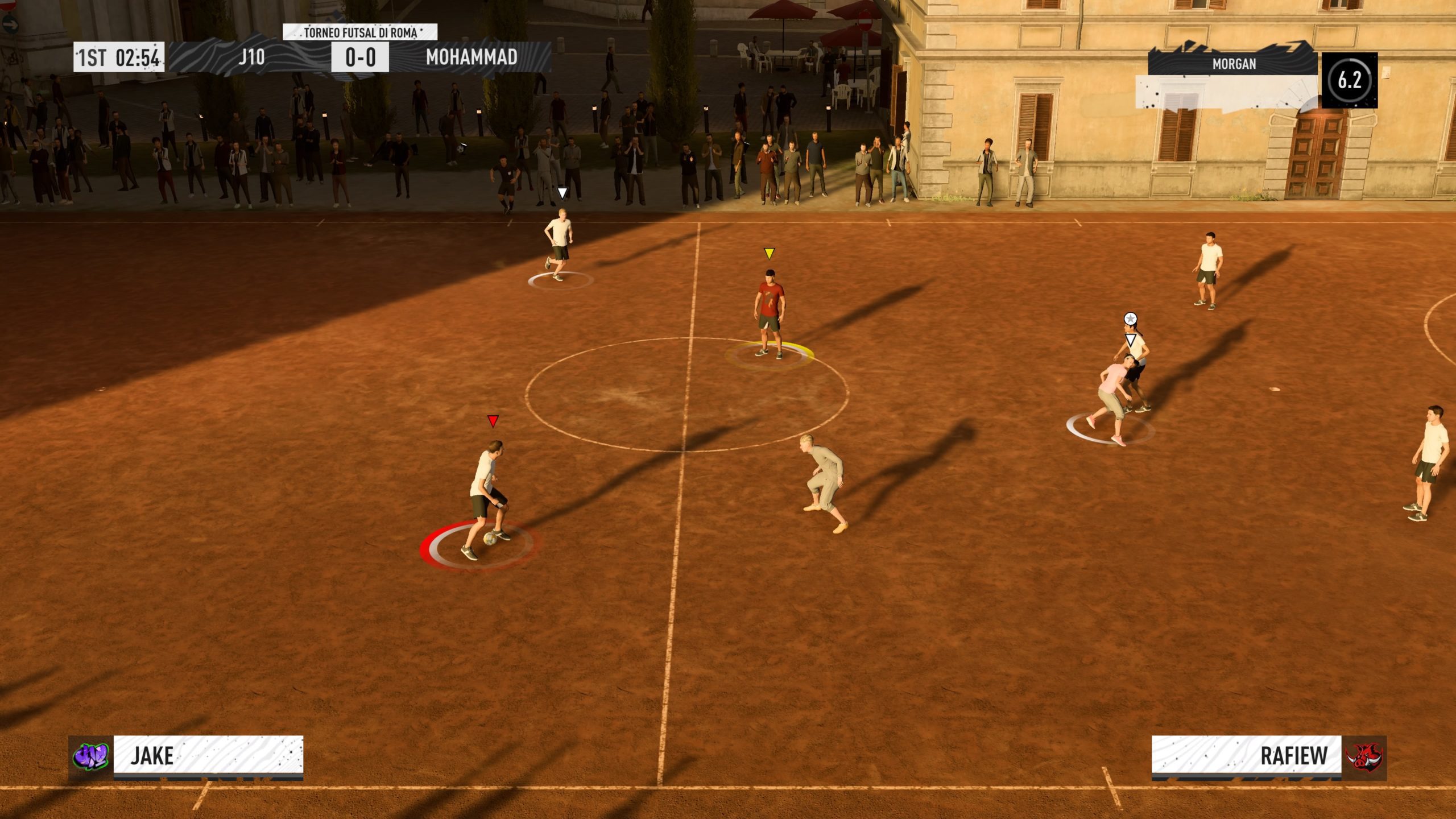Choose the RAFIEW player name banner
The width and height of the screenshot is (1456, 819).
[x=1246, y=755]
